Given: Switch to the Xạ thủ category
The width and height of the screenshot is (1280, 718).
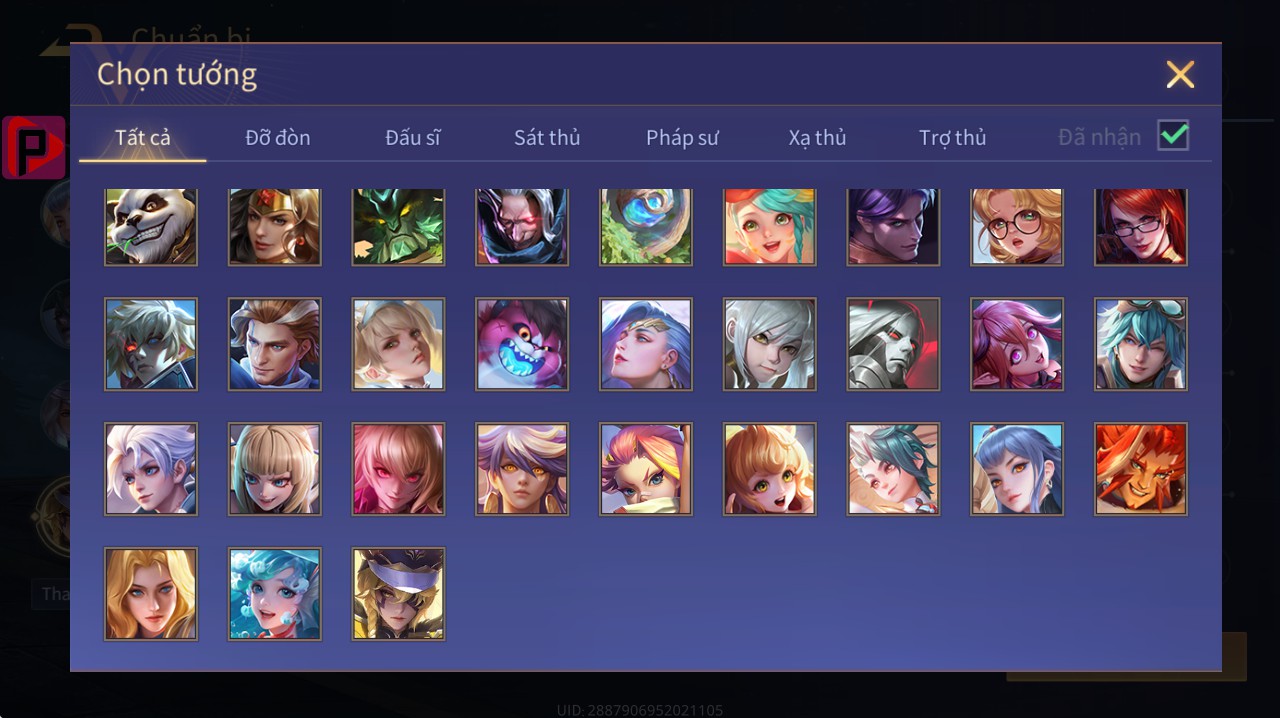Looking at the screenshot, I should [817, 137].
